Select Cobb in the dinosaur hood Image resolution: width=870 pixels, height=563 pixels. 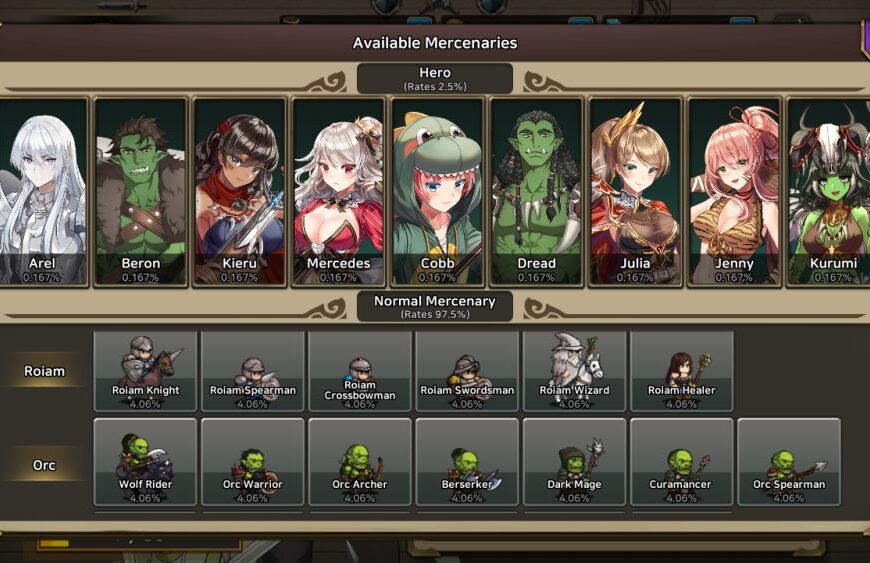437,191
